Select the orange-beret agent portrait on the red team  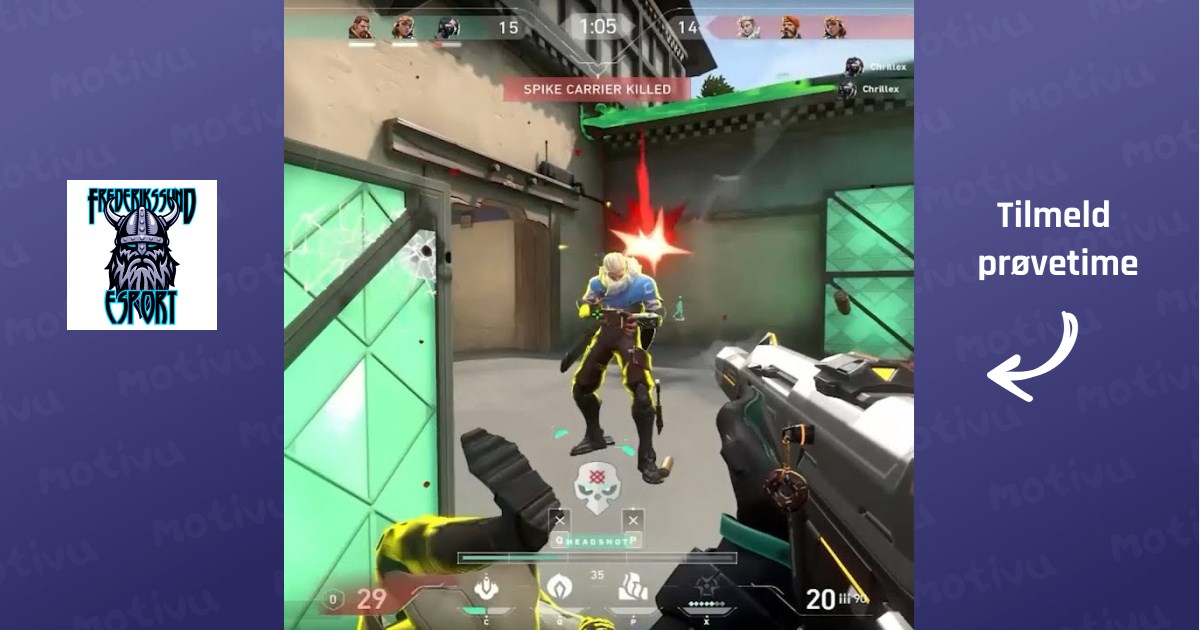click(x=790, y=27)
